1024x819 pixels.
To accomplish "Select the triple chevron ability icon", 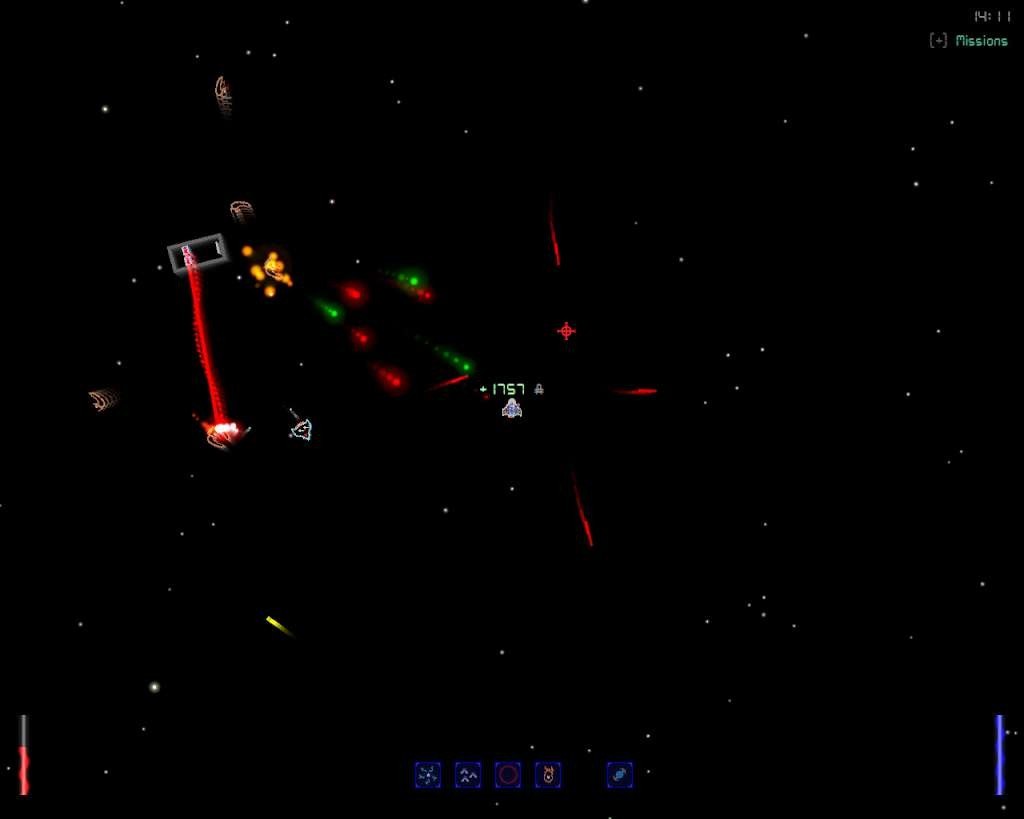I will click(x=468, y=774).
